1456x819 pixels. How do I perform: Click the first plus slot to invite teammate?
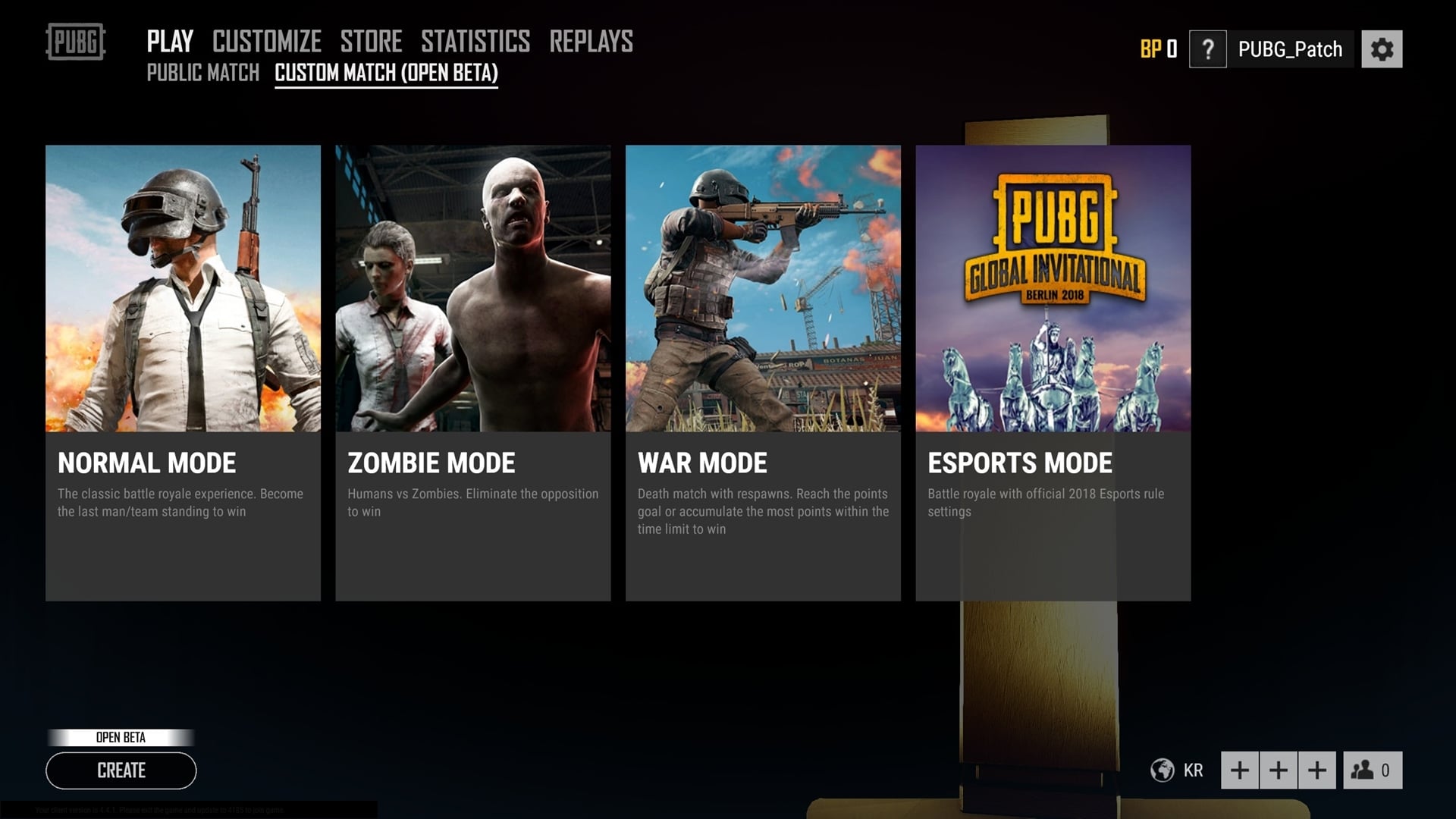[x=1240, y=769]
